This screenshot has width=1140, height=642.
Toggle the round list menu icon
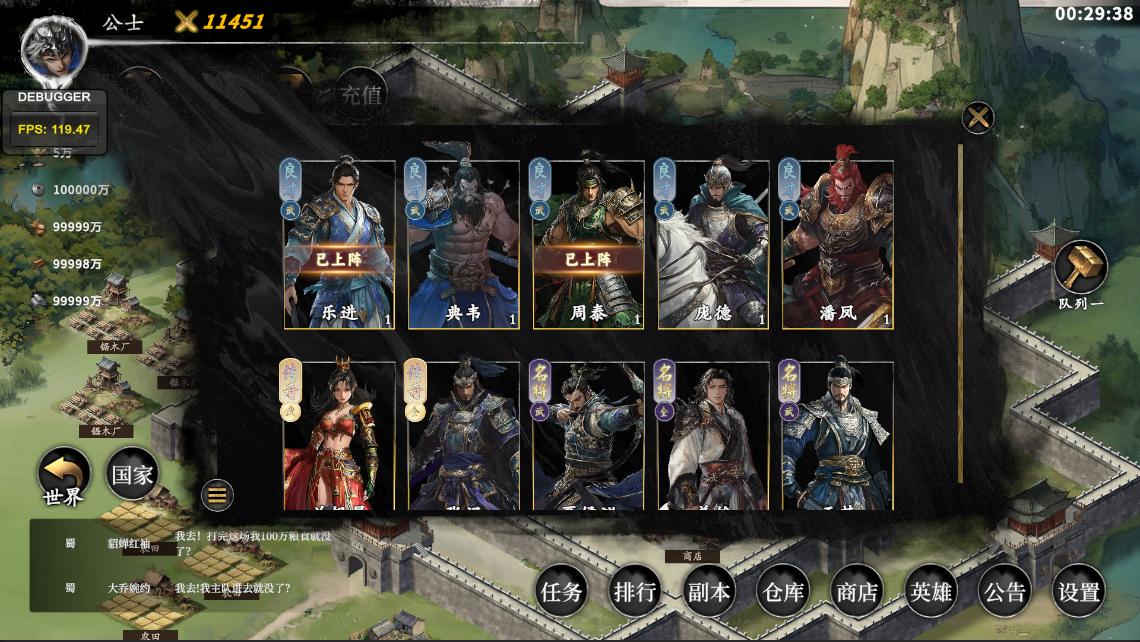click(x=217, y=494)
